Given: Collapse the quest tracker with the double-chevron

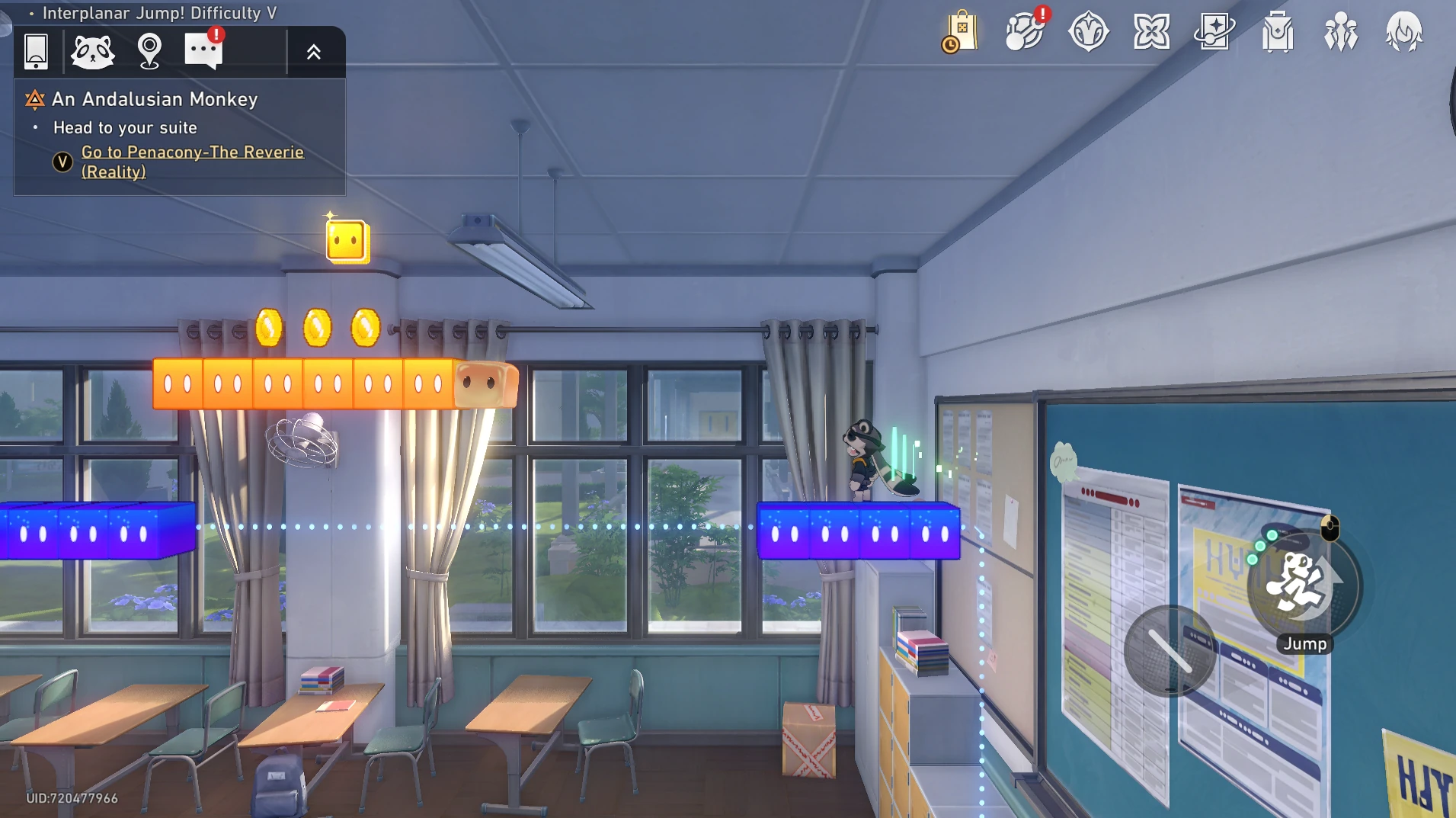Looking at the screenshot, I should [x=314, y=52].
